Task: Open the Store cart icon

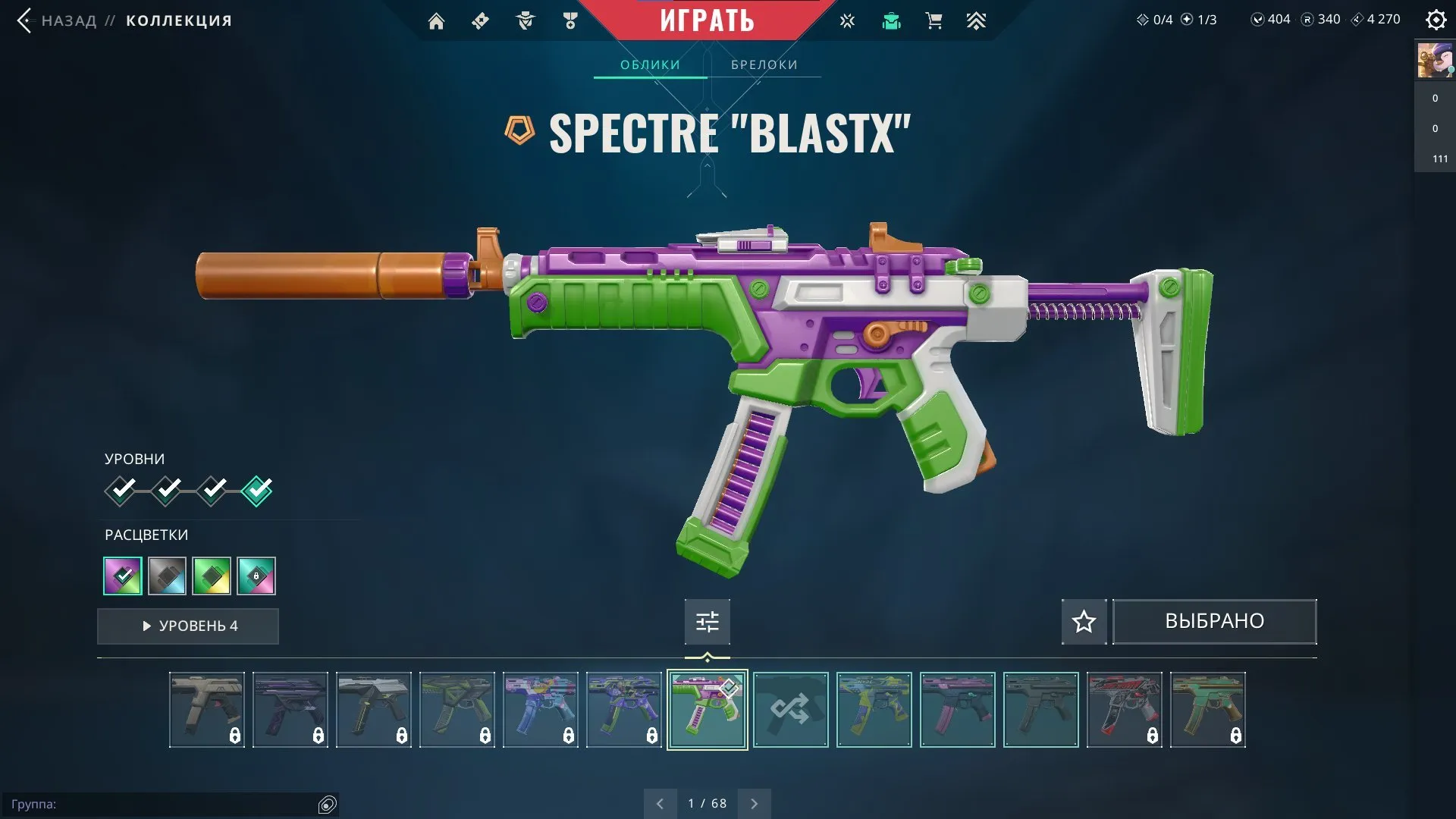Action: [934, 20]
